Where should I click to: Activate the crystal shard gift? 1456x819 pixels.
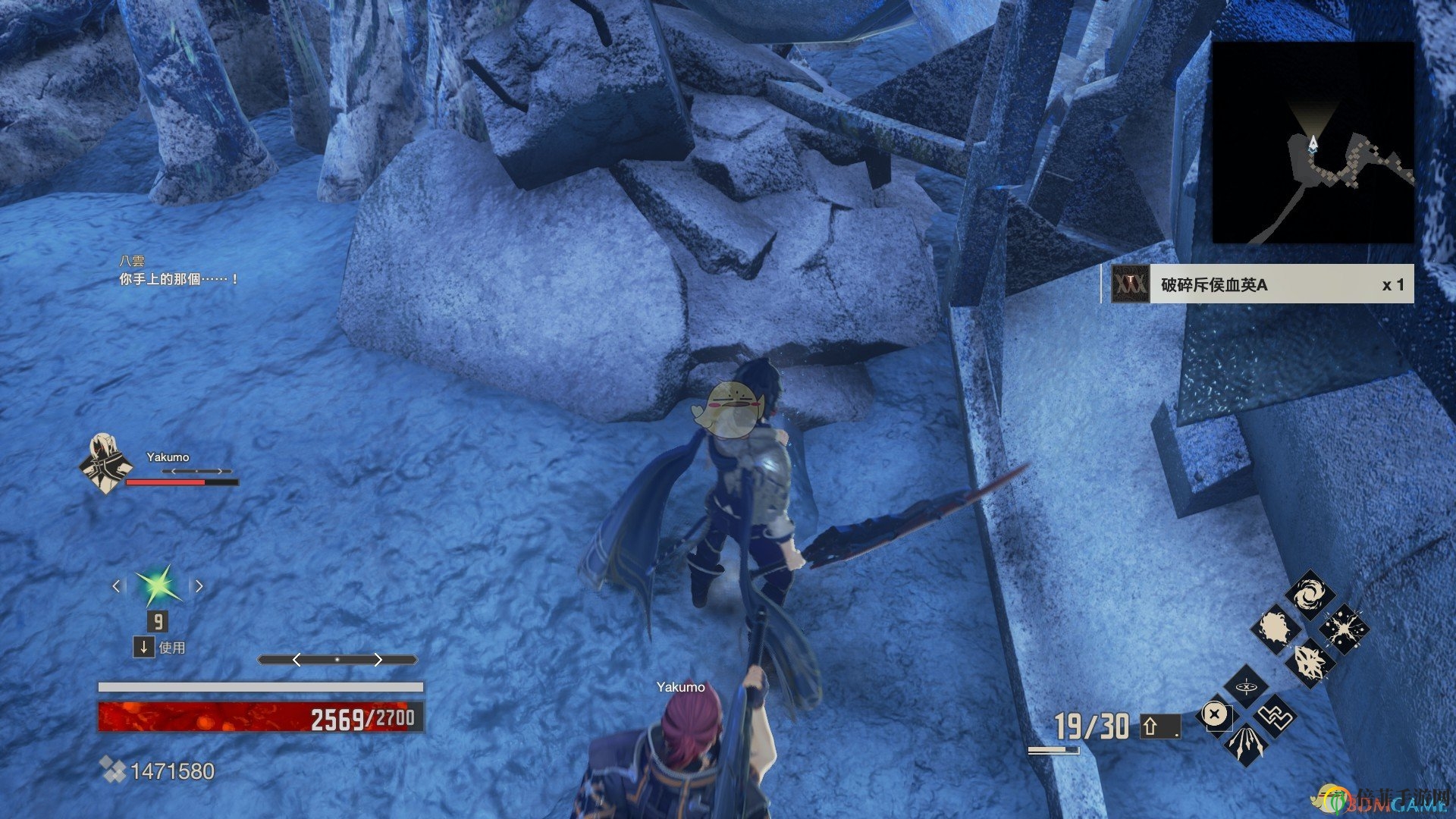click(1310, 663)
